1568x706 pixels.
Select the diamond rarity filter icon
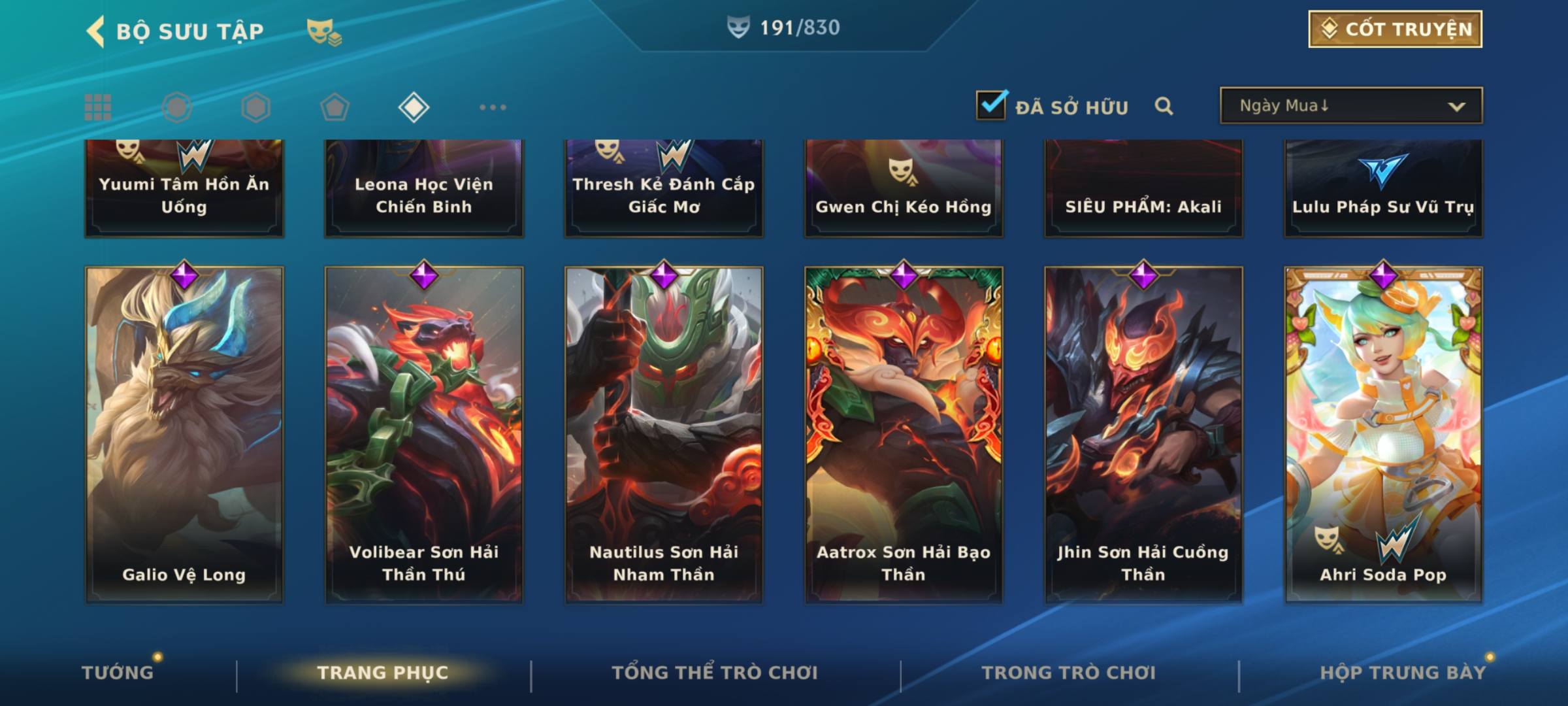pos(414,107)
